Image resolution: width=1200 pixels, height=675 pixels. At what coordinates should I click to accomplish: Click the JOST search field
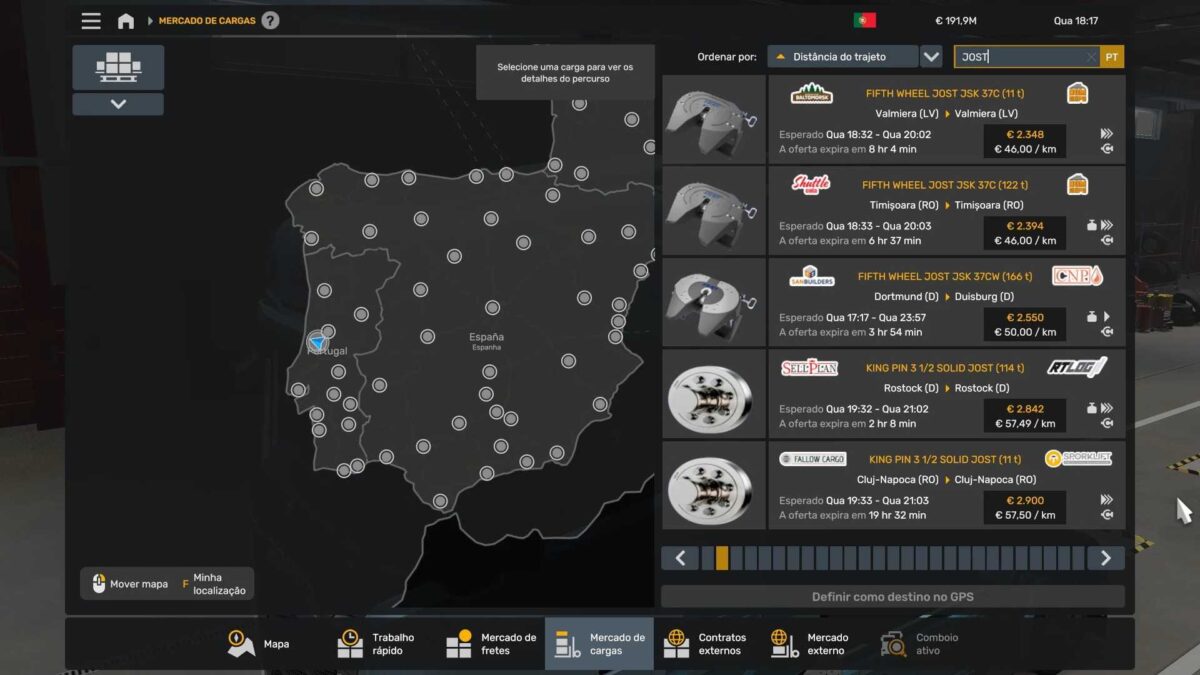click(1020, 57)
